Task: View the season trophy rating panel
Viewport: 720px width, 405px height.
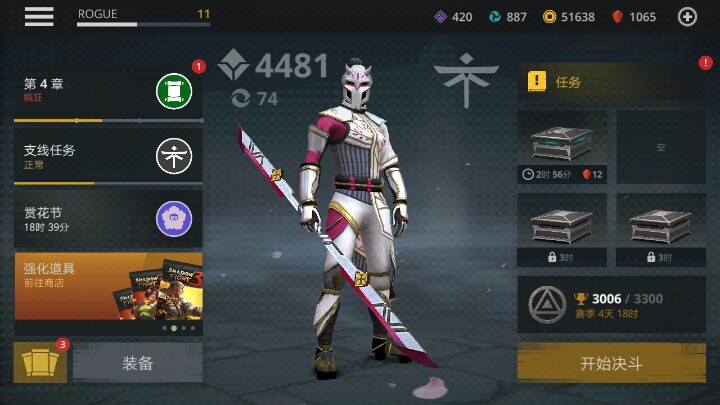Action: click(611, 304)
